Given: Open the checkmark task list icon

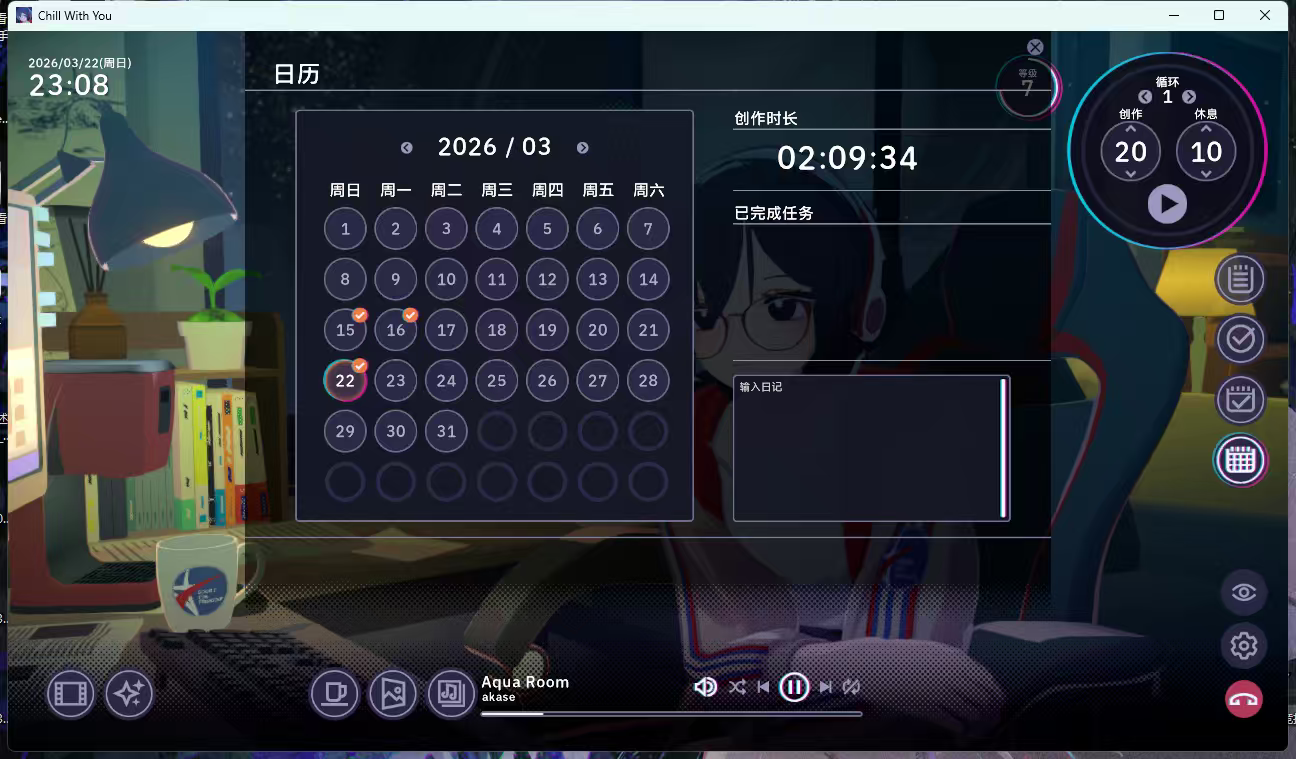Looking at the screenshot, I should 1240,339.
